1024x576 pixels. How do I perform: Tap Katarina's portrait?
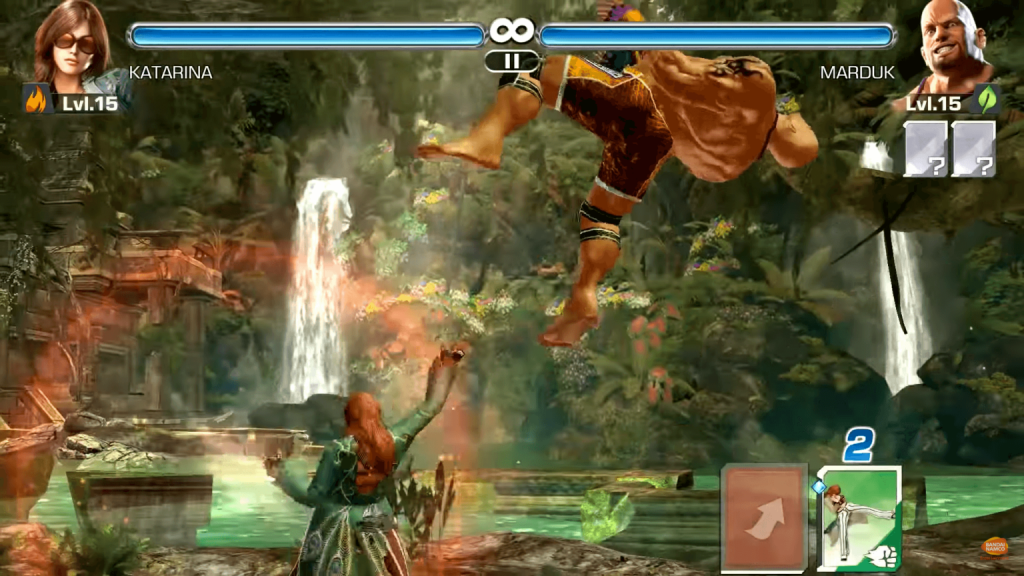tap(72, 44)
